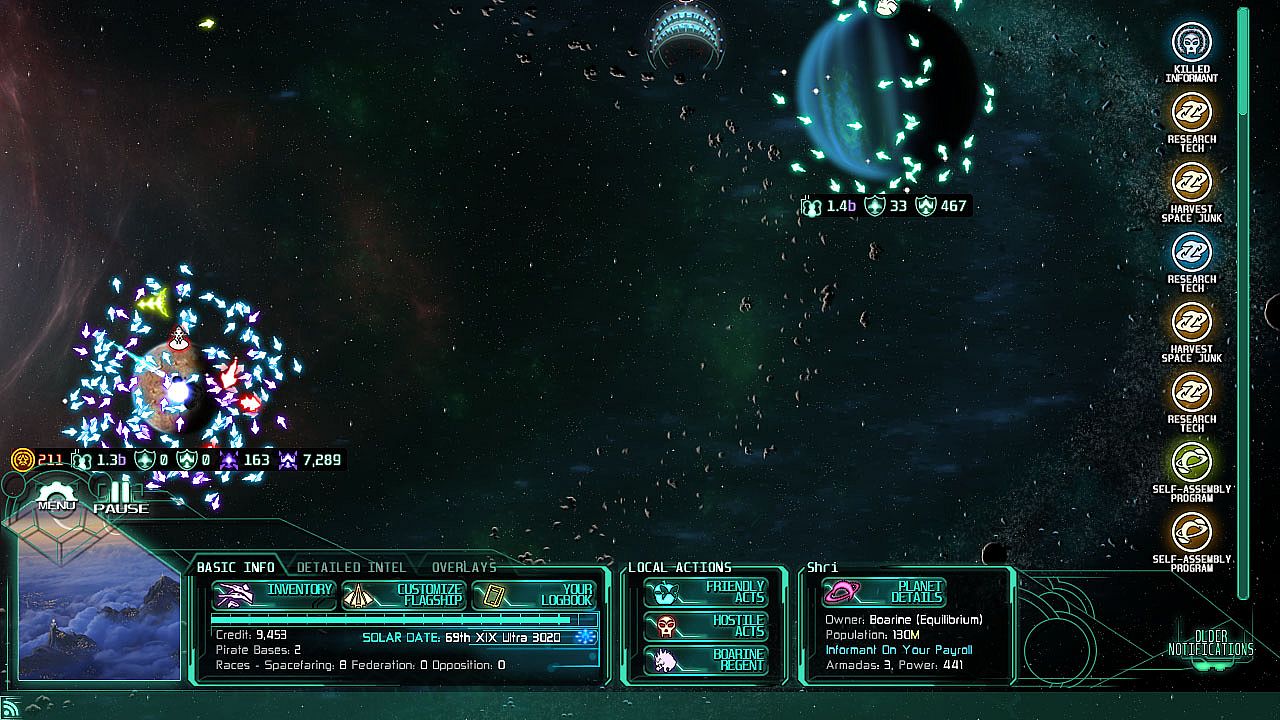Show the Overlays tab
Viewport: 1280px width, 720px height.
point(464,567)
